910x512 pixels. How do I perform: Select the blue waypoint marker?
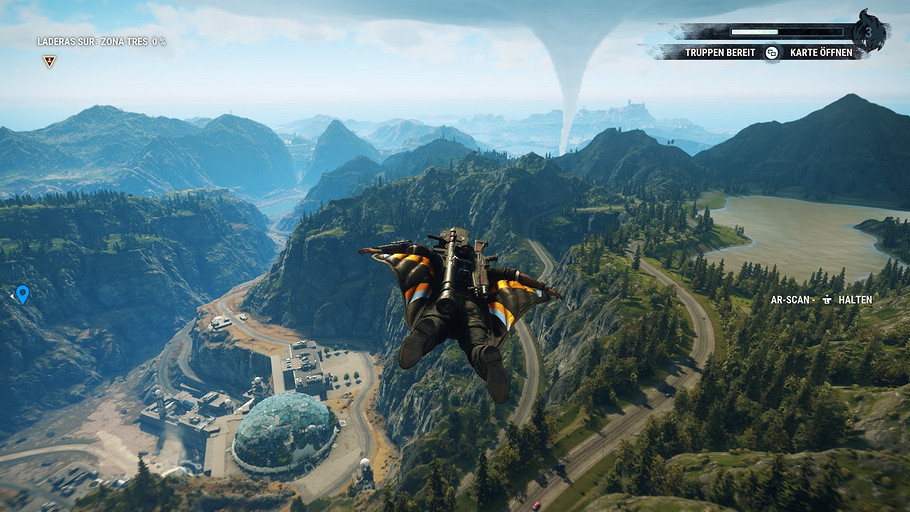click(x=22, y=294)
